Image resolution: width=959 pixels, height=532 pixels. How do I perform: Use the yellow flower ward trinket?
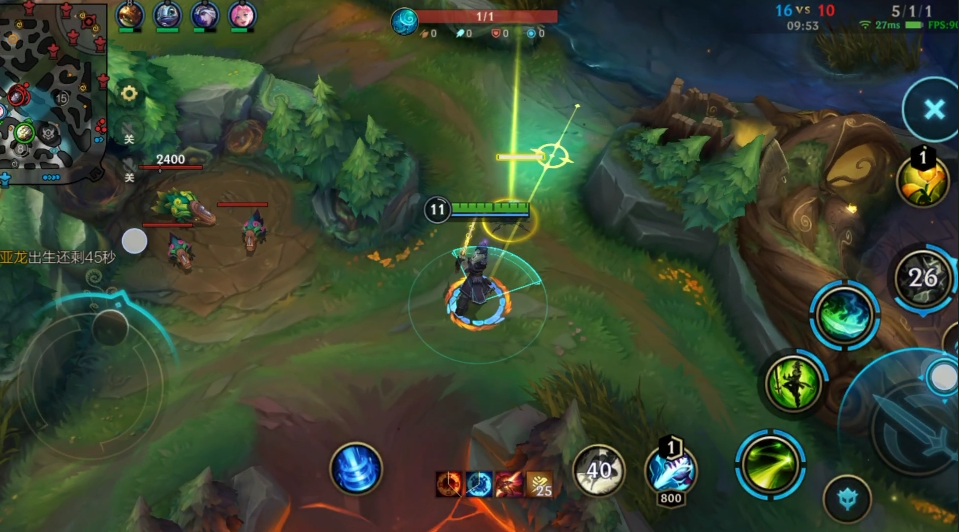922,181
